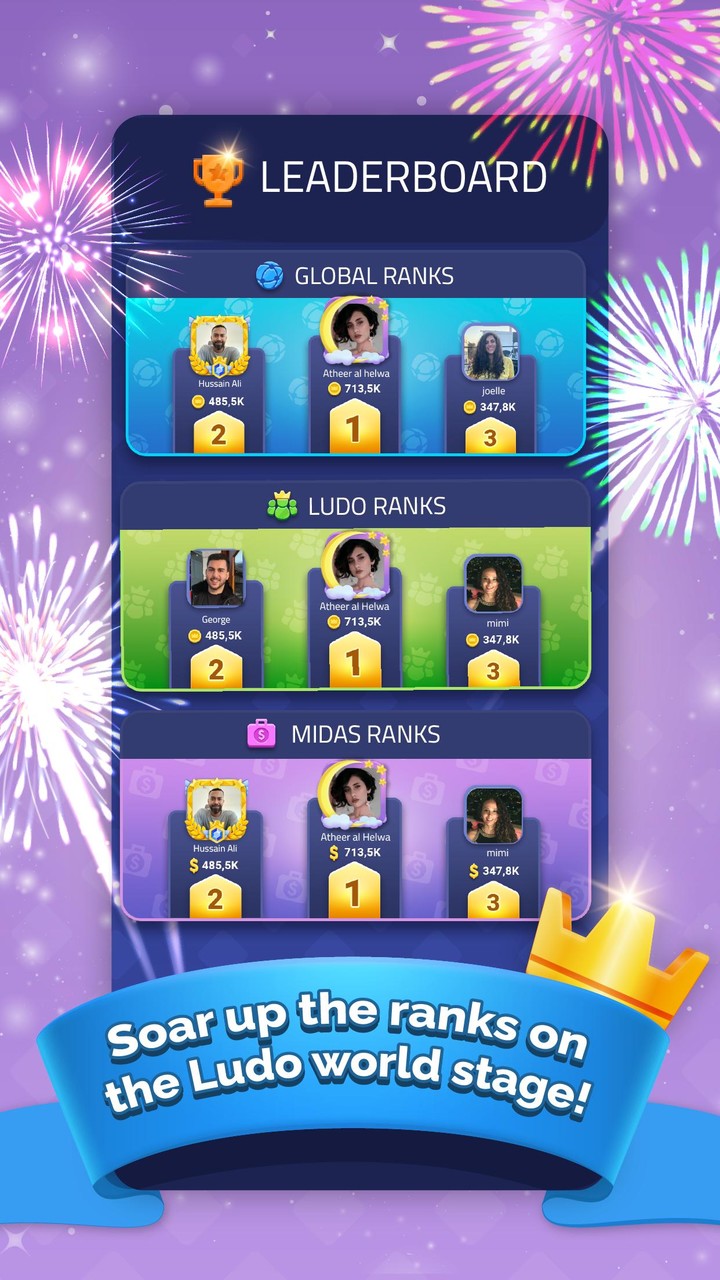
Task: Select mimi's avatar in Ludo Ranks
Action: click(493, 584)
